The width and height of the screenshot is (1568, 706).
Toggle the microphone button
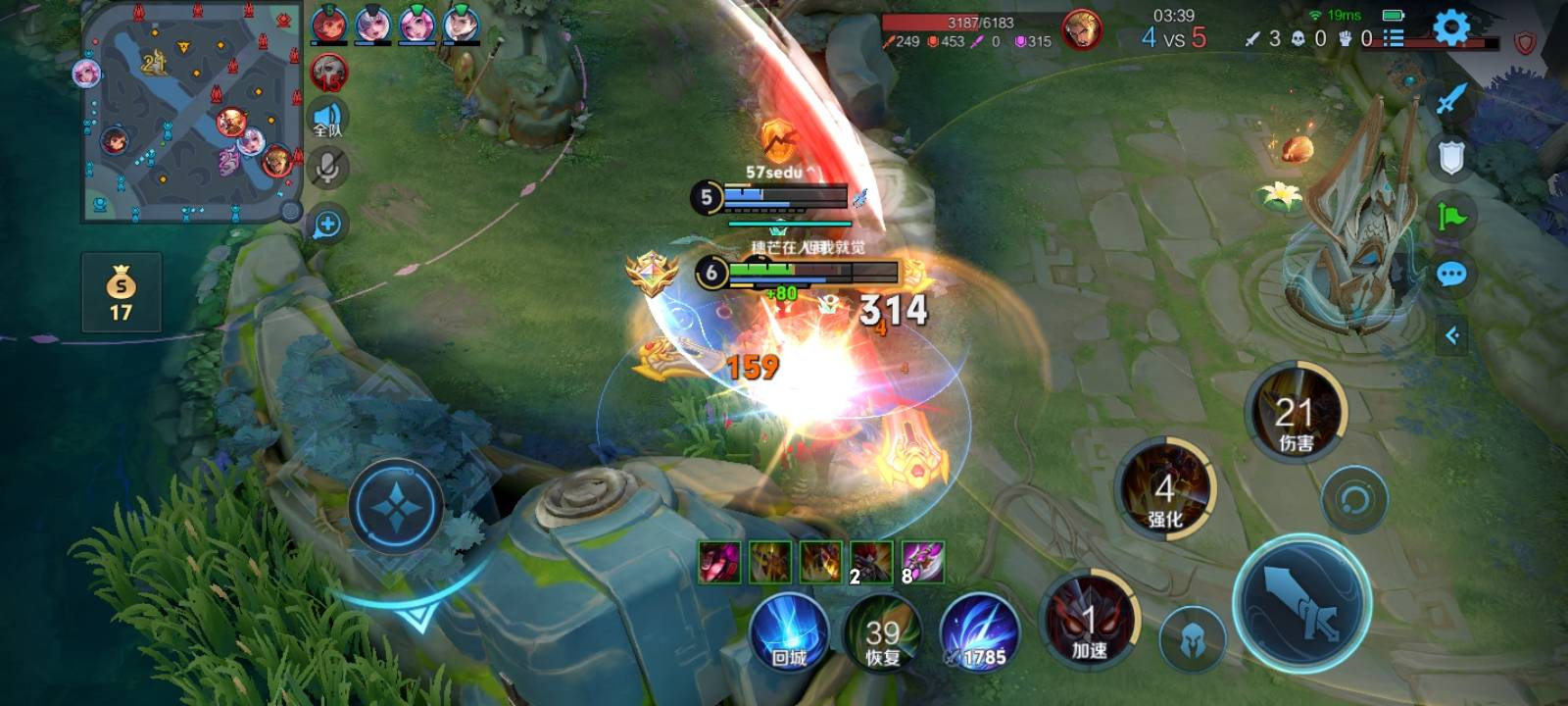(x=327, y=169)
